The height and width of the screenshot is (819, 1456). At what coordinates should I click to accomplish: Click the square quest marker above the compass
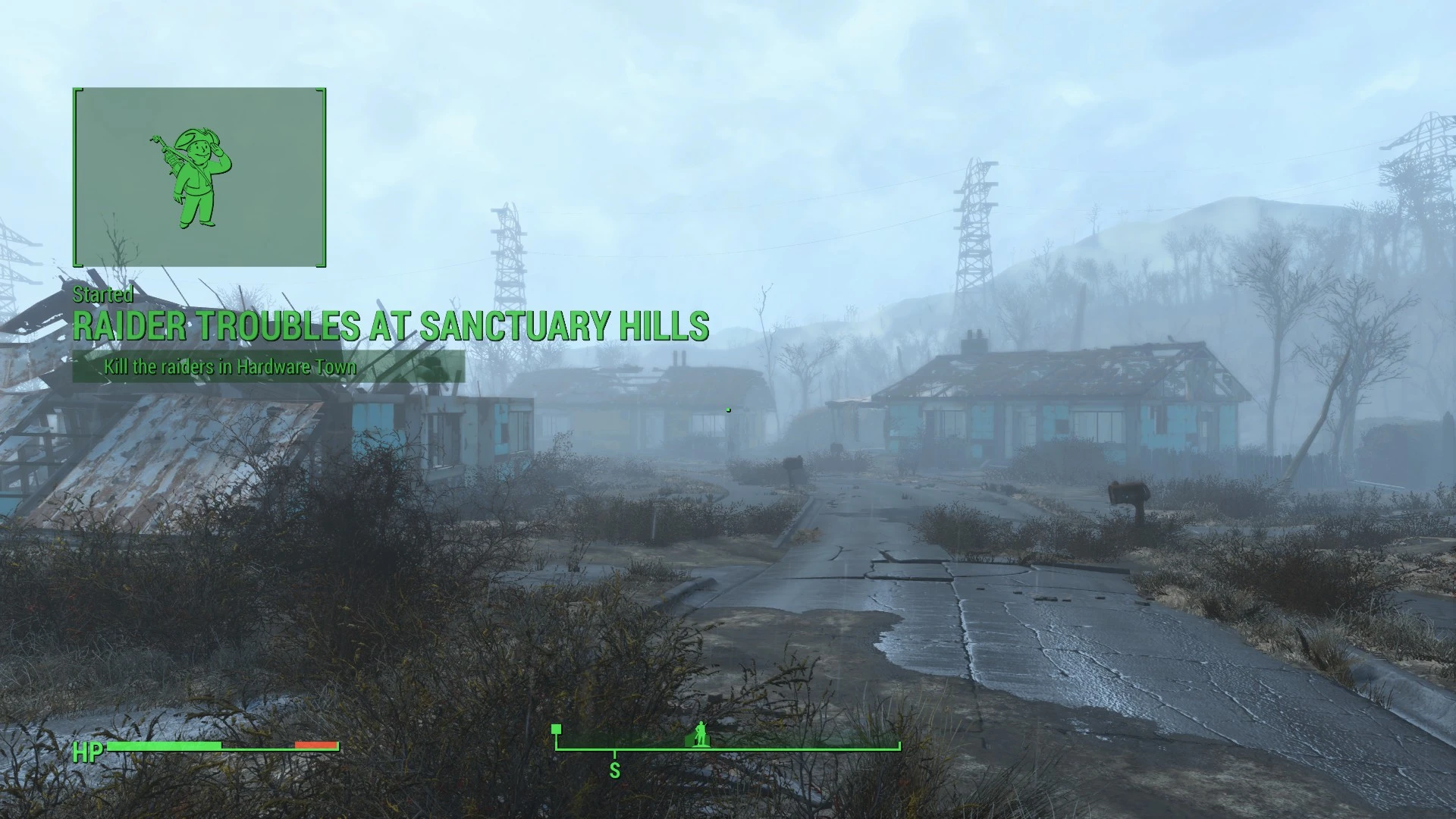tap(556, 729)
